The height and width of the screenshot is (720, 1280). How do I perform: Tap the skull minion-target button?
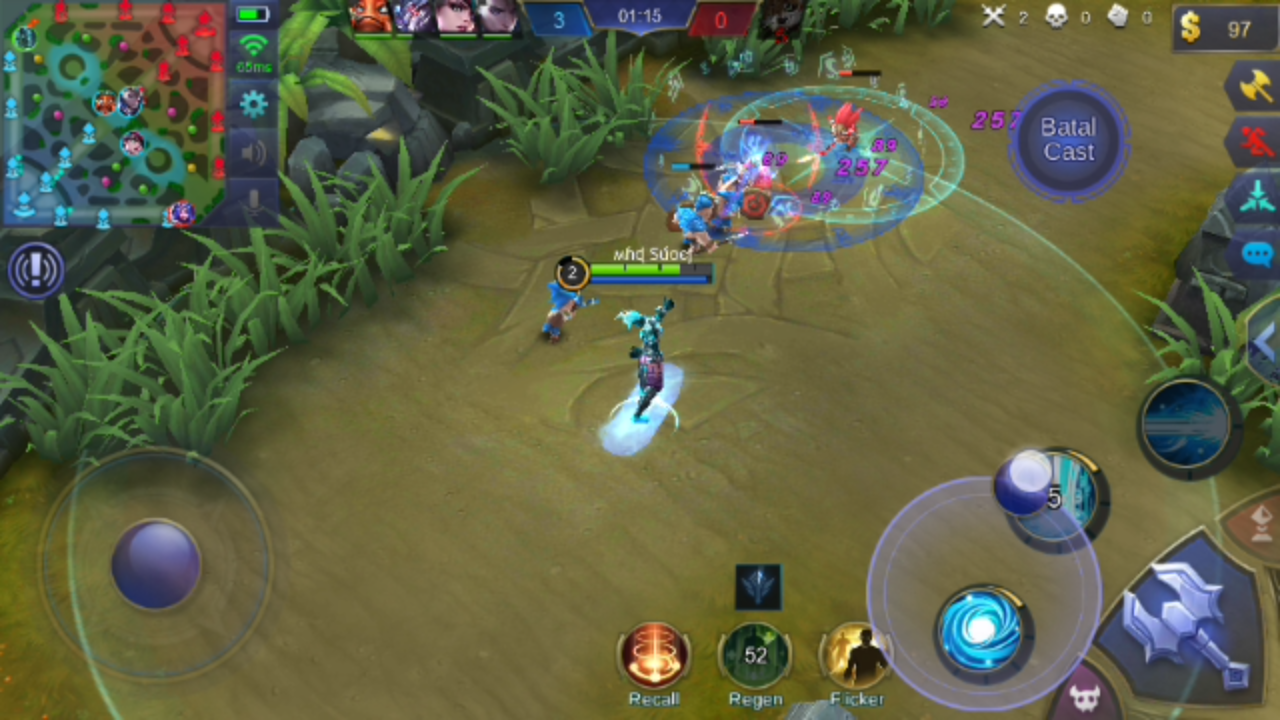click(x=1085, y=698)
